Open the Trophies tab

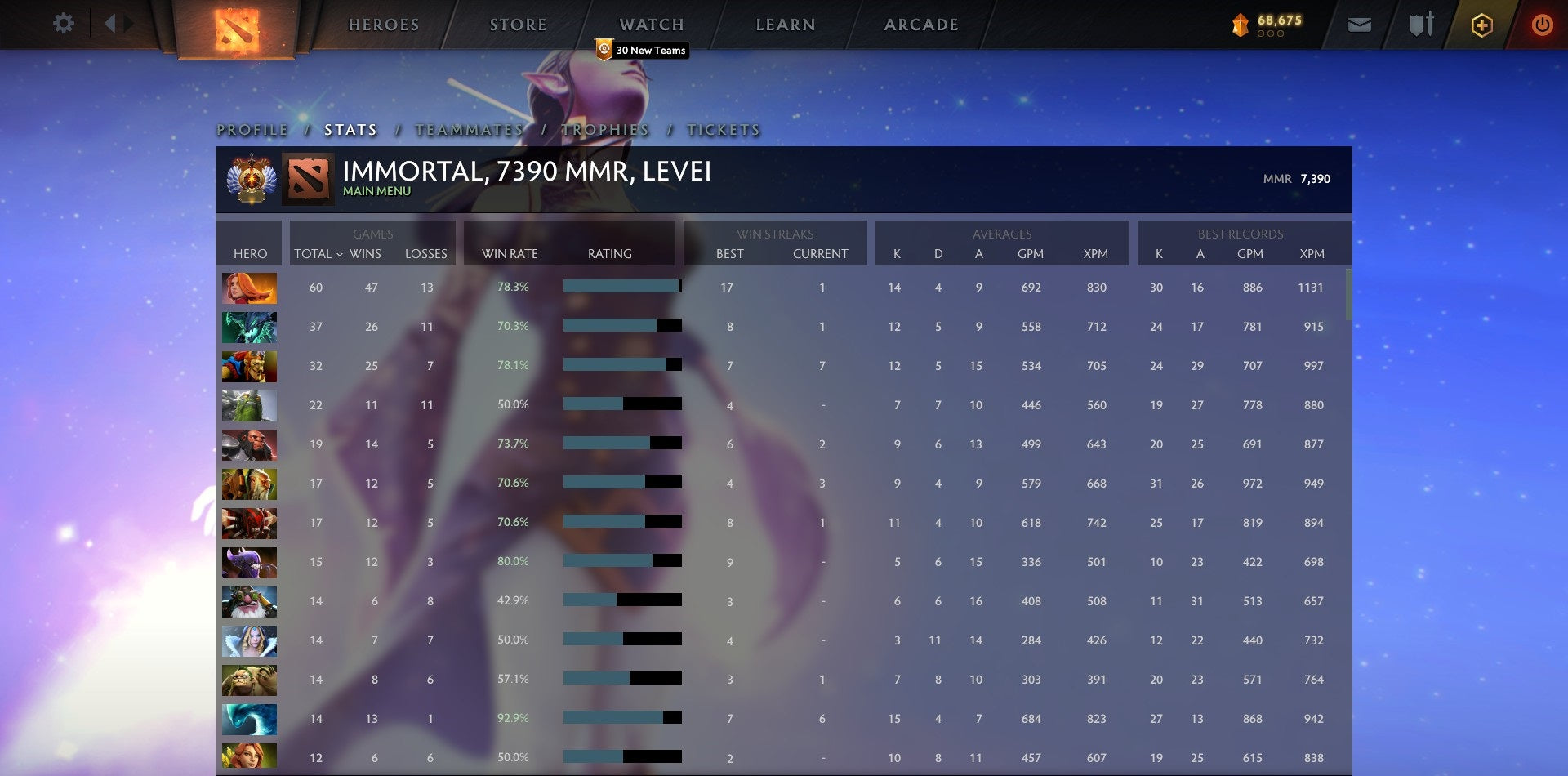[604, 129]
